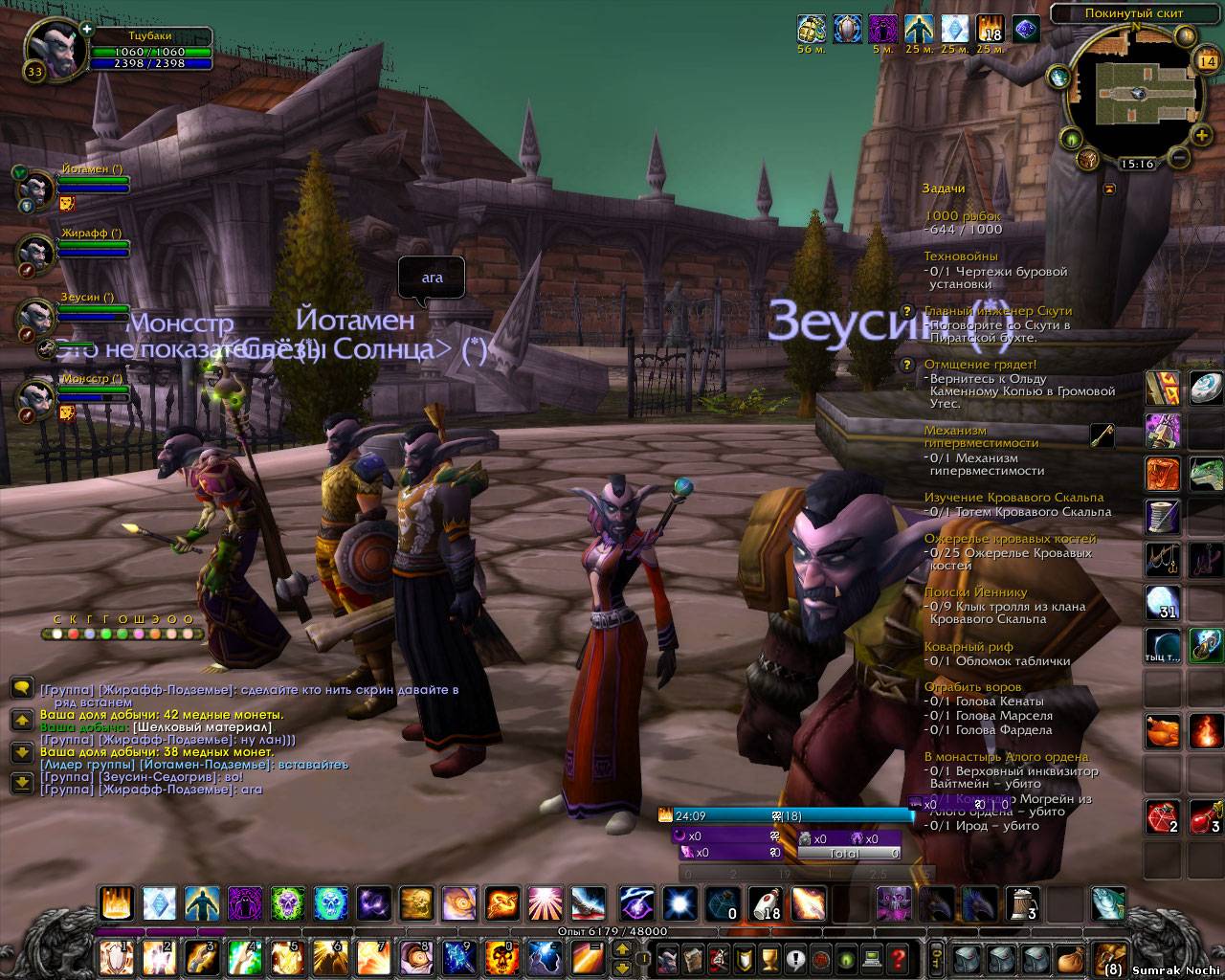Click the minimap zoom-in plus button

(x=1201, y=135)
